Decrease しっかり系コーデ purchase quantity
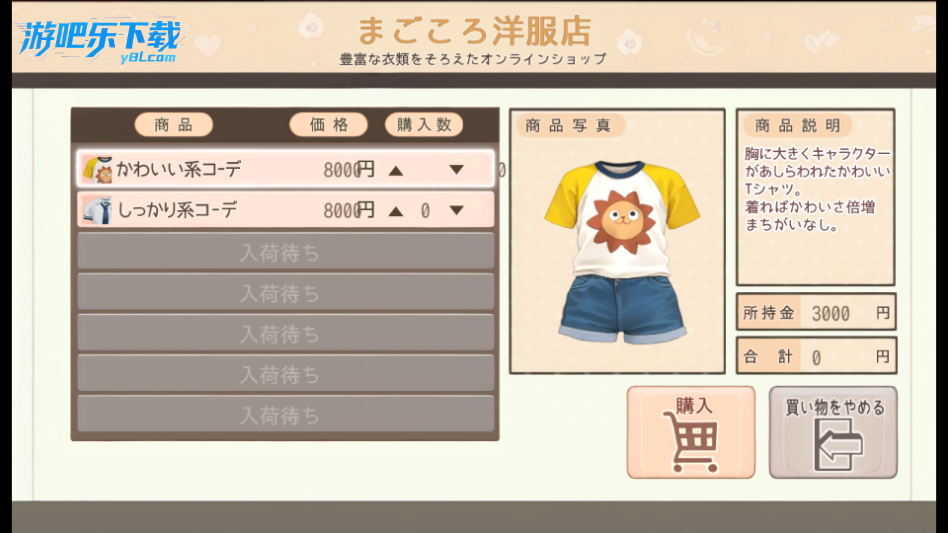The image size is (948, 533). coord(456,211)
